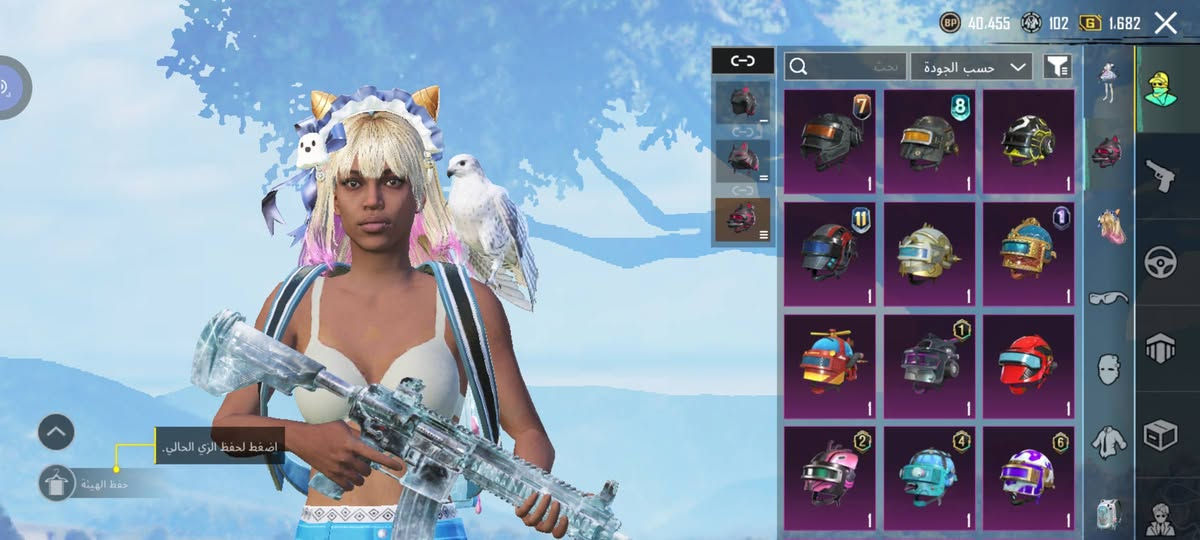1200x540 pixels.
Task: Select the black and gold helmet skin
Action: (x=1028, y=141)
